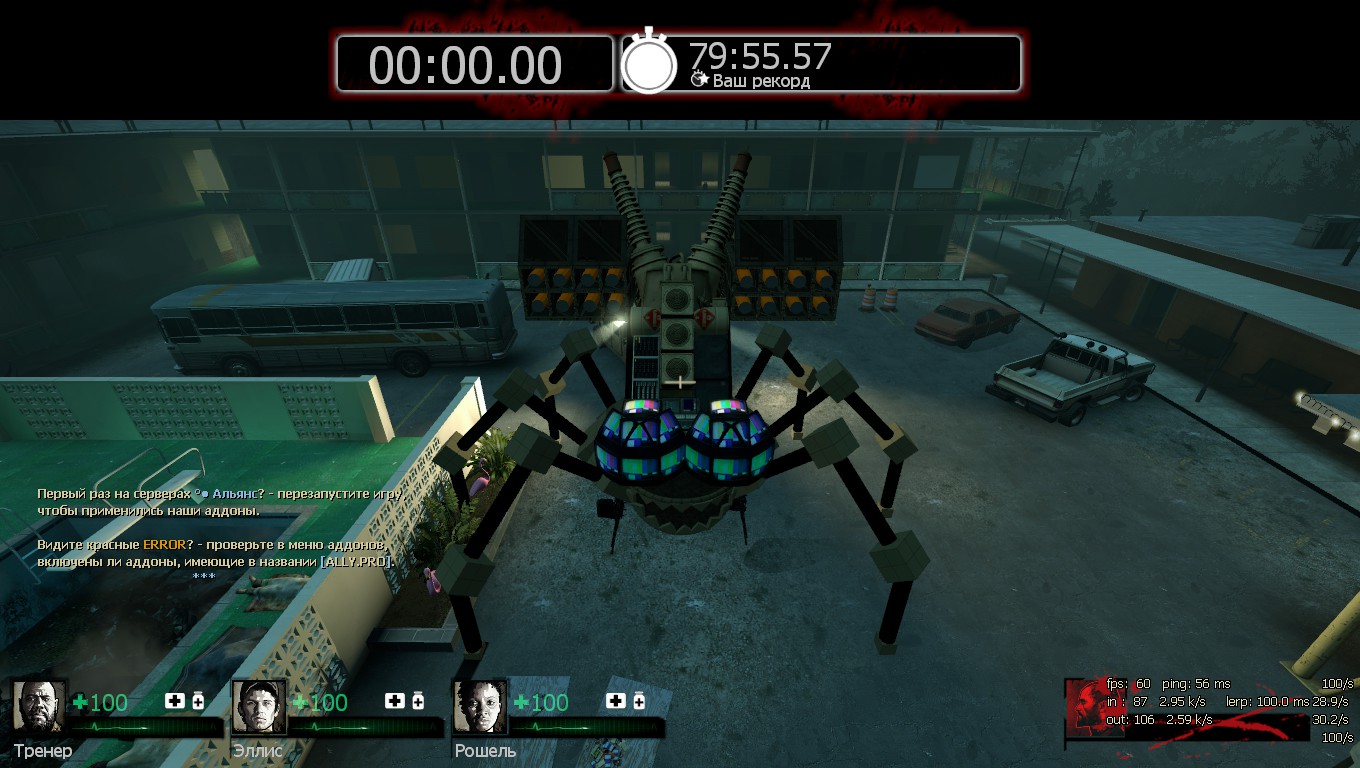Click Rochelle's first aid kit icon
This screenshot has width=1360, height=768.
click(616, 701)
